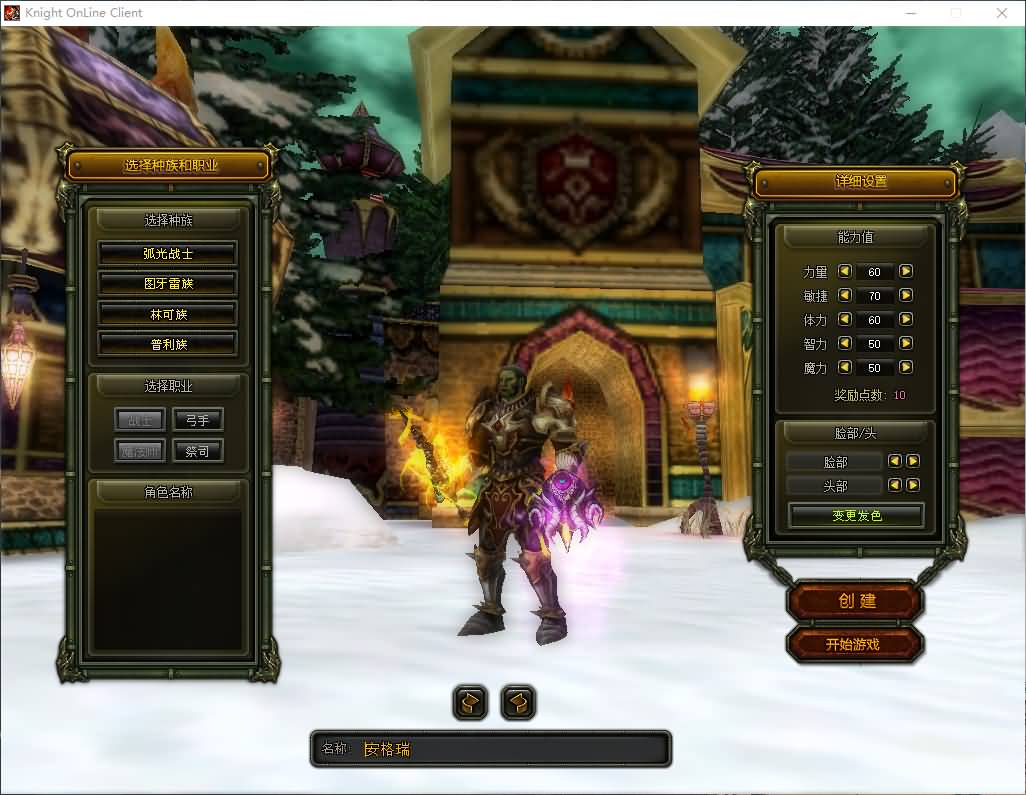1026x795 pixels.
Task: Increase 魔力 with its right arrow
Action: pyautogui.click(x=906, y=367)
